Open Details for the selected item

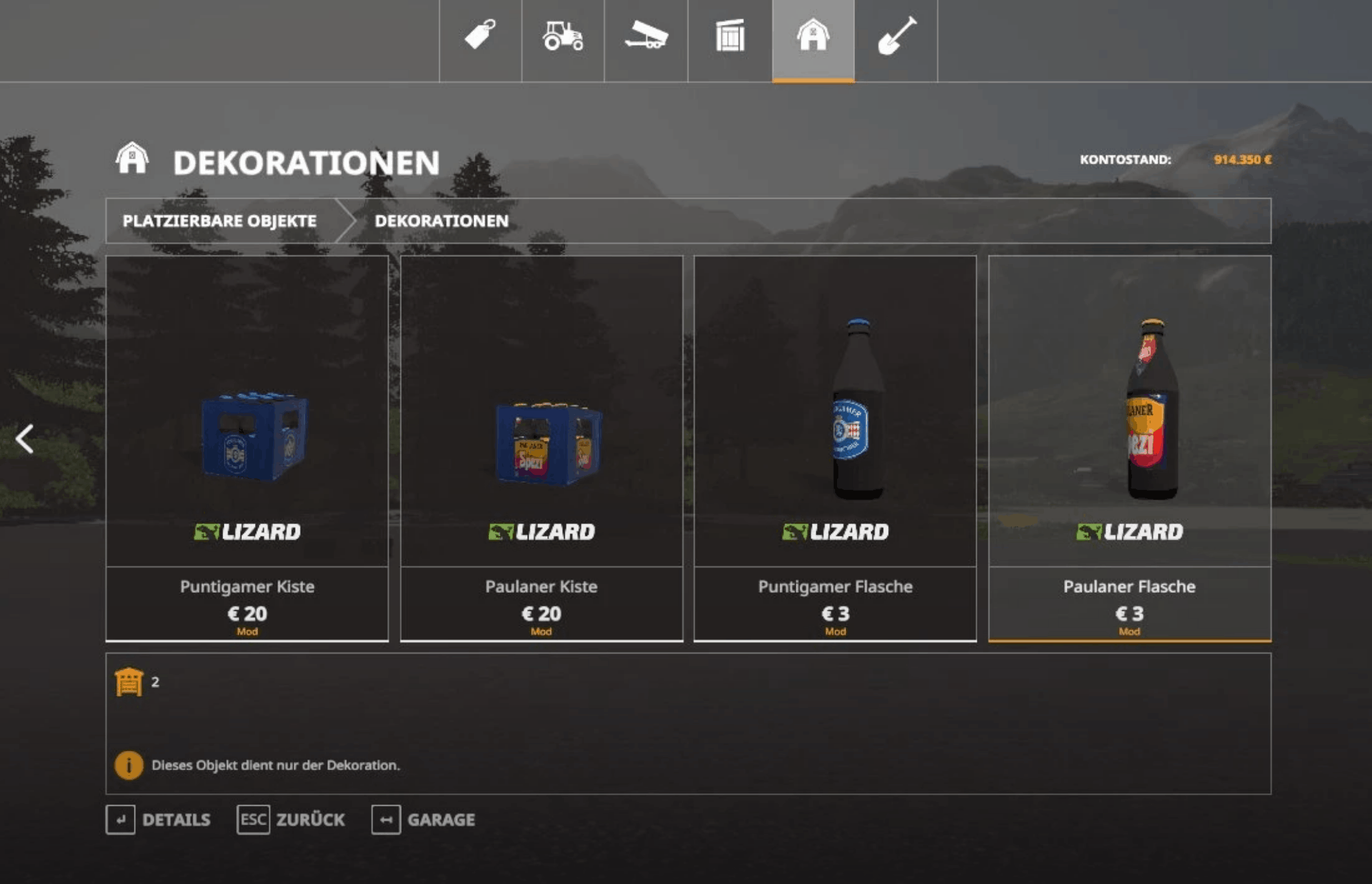coord(158,820)
